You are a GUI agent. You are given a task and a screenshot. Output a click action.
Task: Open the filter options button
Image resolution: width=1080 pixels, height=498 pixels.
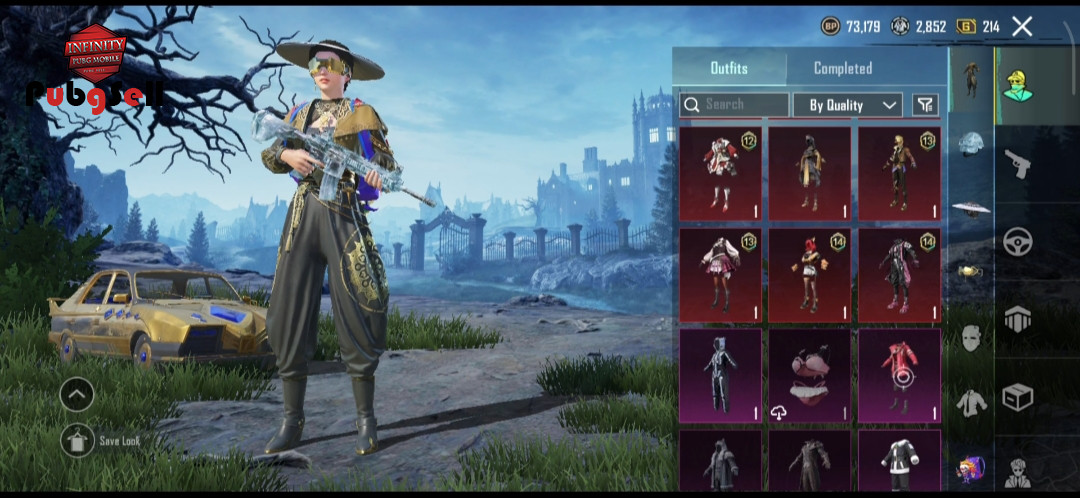coord(926,105)
